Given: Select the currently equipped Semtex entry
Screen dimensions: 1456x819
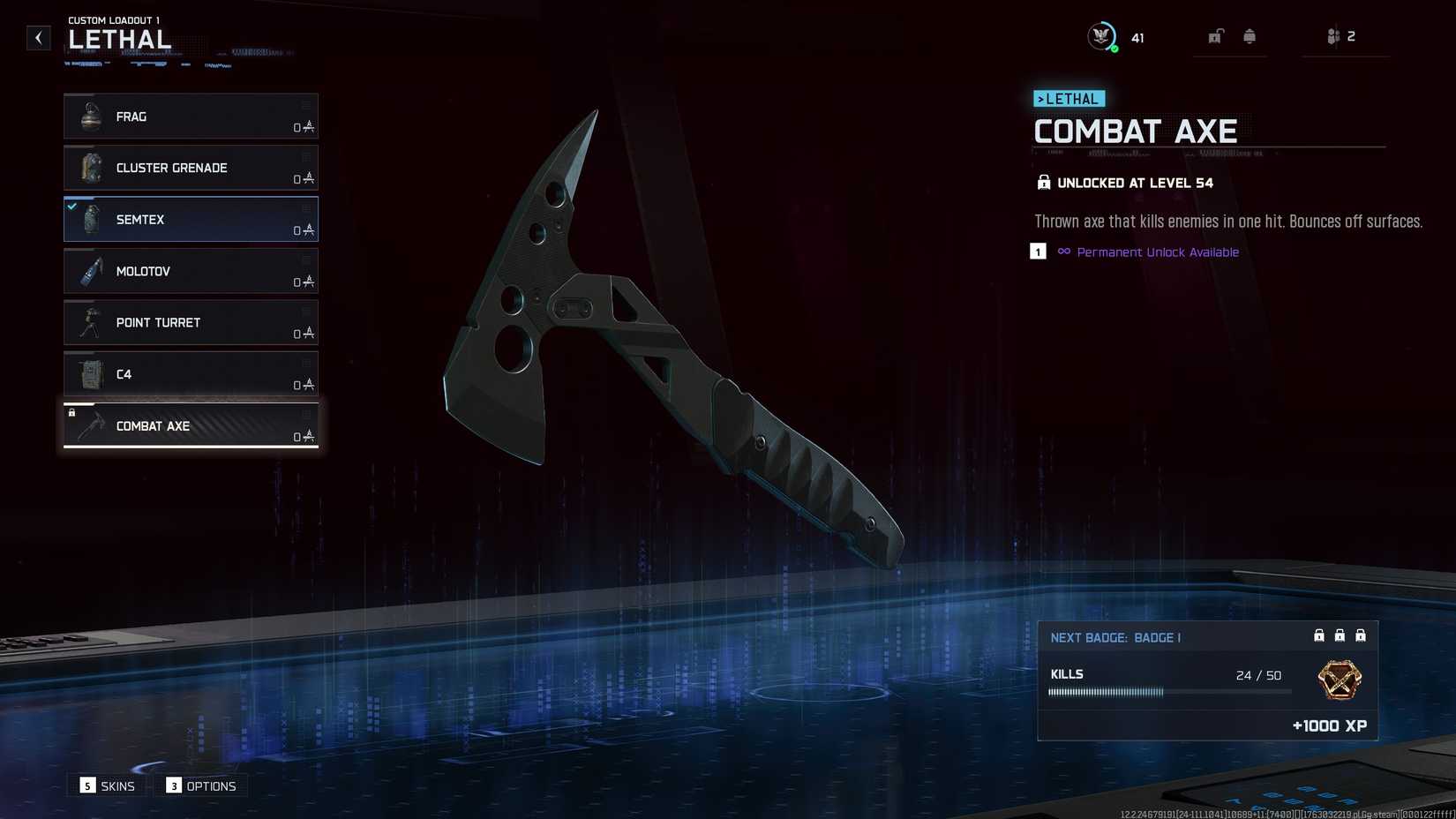Looking at the screenshot, I should coord(190,219).
